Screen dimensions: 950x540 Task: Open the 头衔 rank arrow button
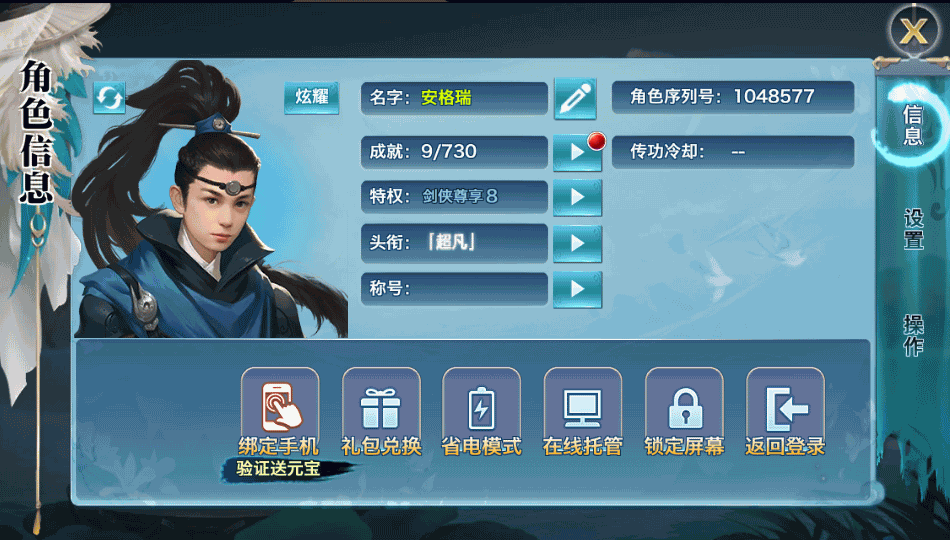point(577,243)
